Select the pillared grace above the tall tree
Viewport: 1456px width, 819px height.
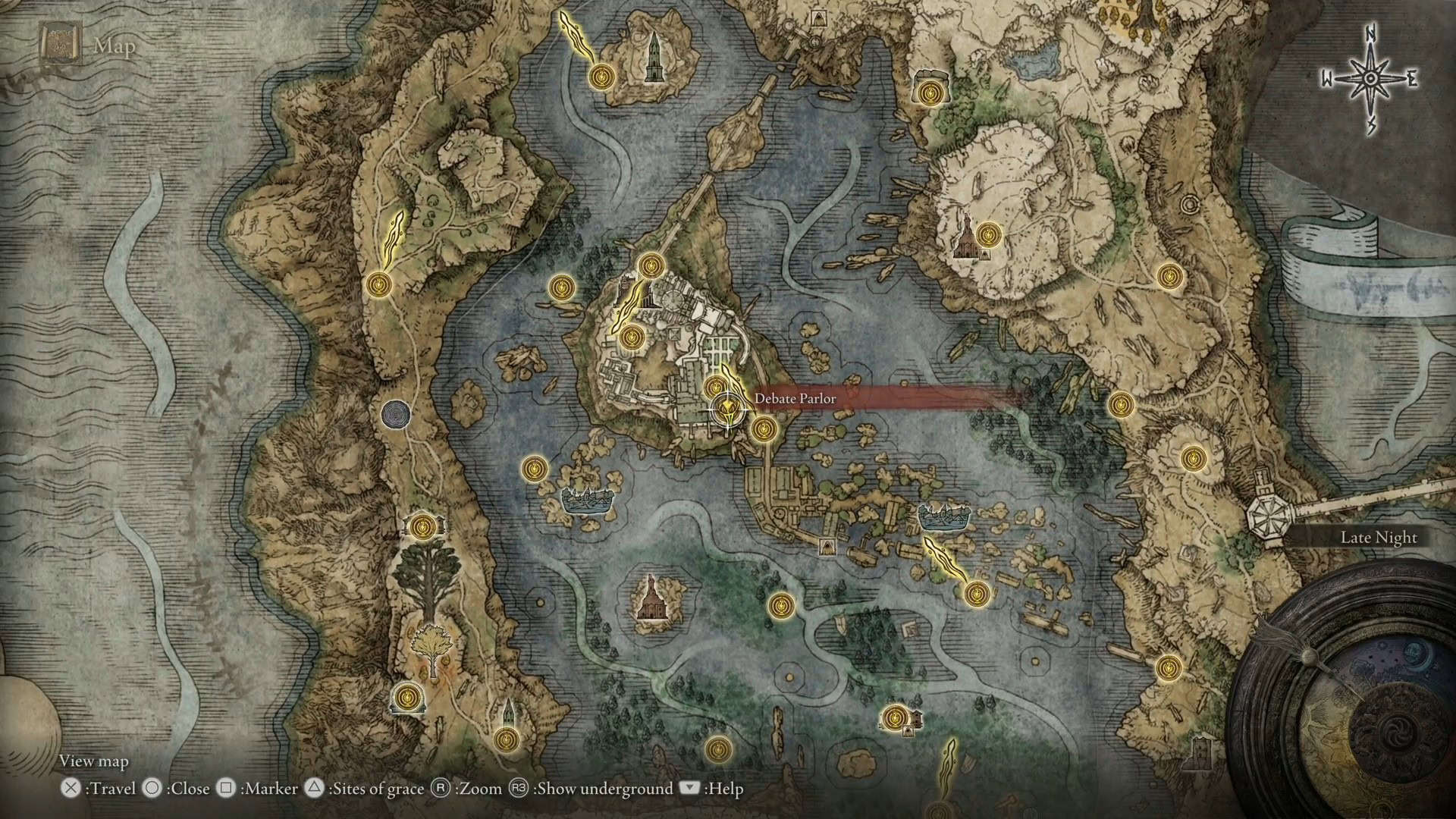click(x=423, y=525)
